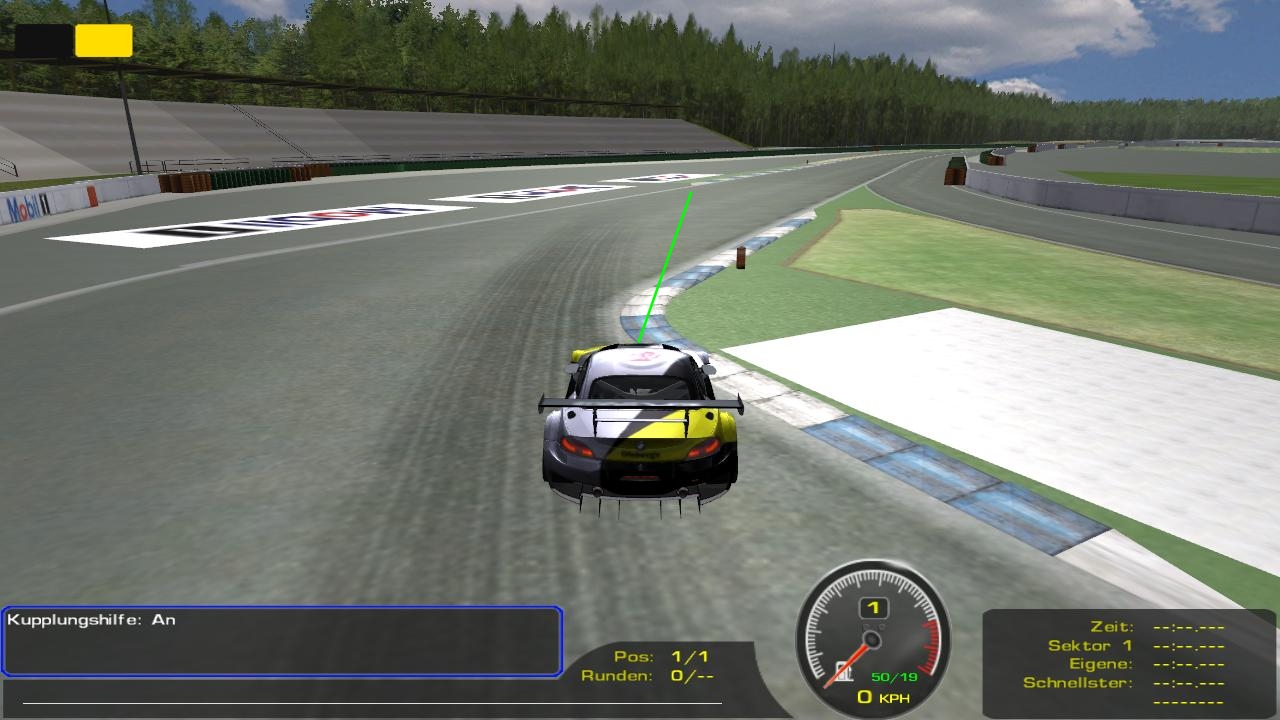
Task: Expand the Kupplungshilfe message area
Action: 282,640
